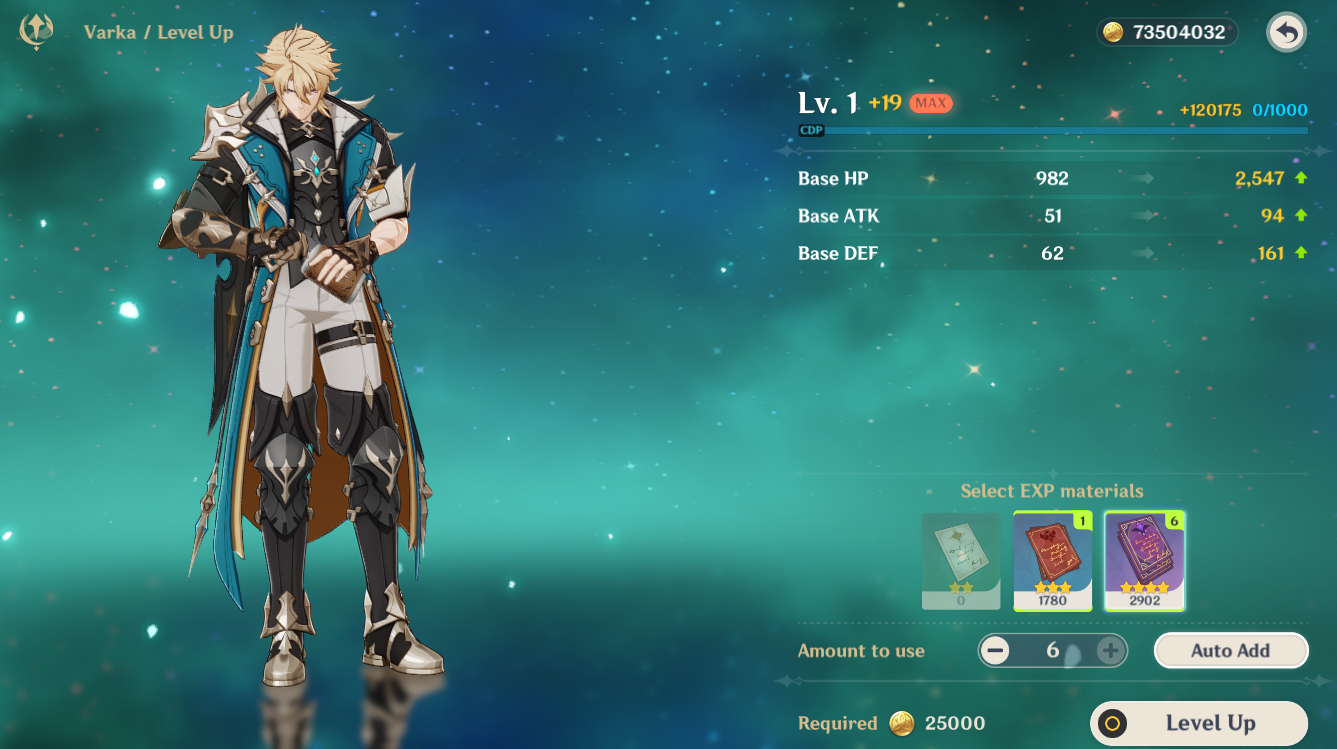Use Auto Add for EXP materials
Screen dimensions: 1337x749
point(1230,650)
